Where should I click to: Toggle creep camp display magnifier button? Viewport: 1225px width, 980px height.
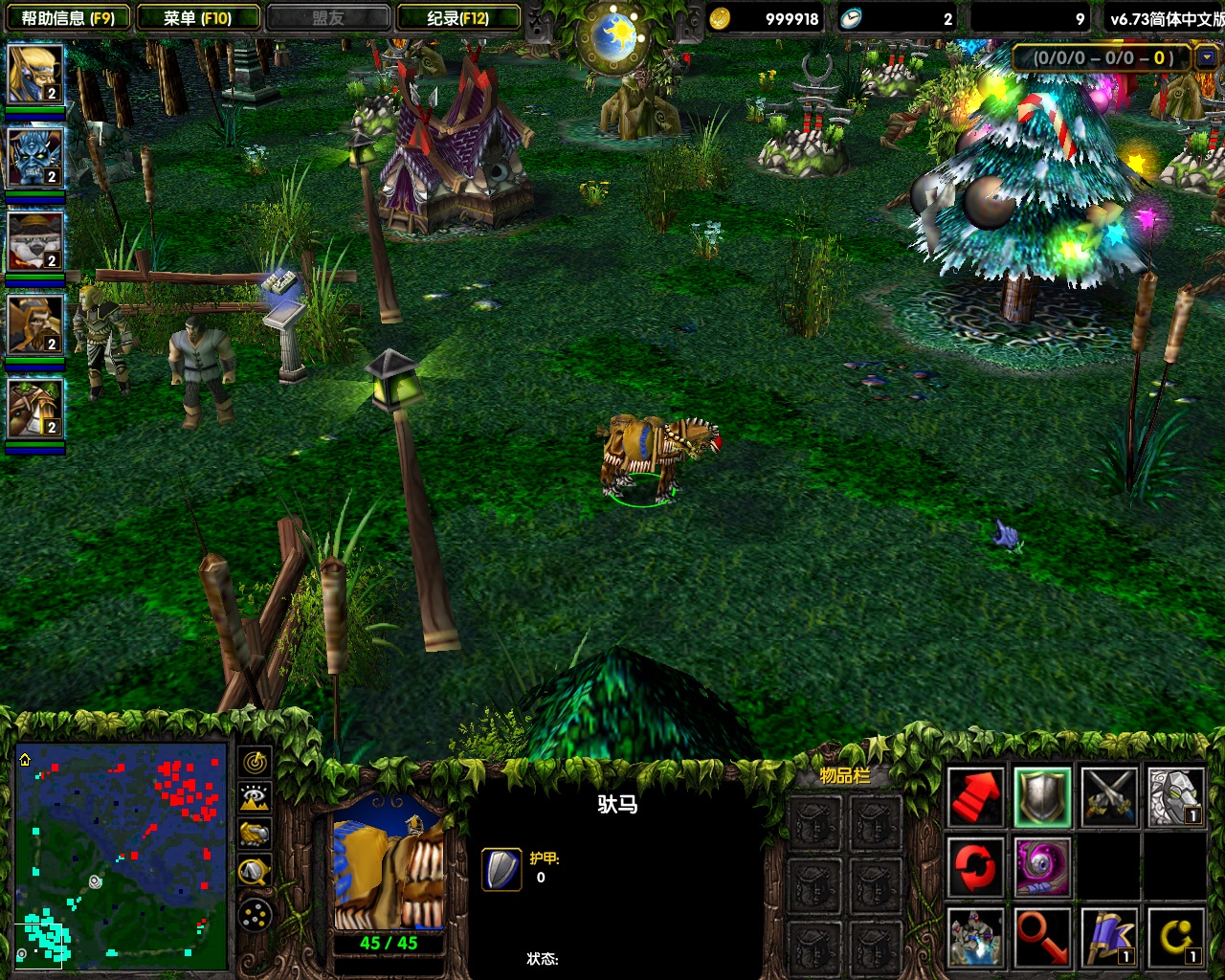[255, 871]
